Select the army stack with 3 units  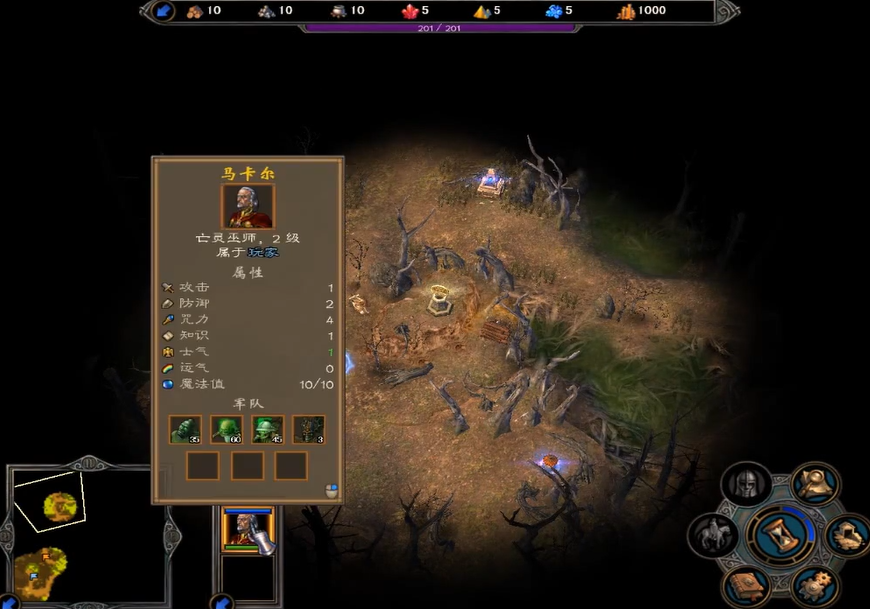(308, 429)
